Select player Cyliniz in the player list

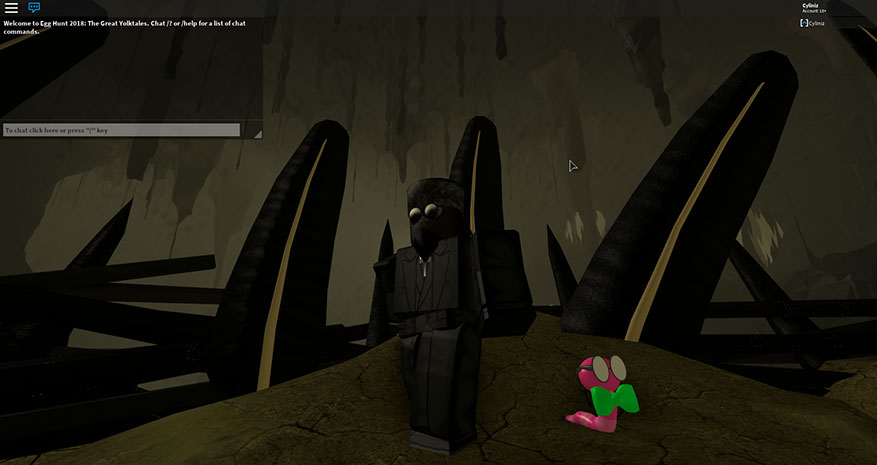coord(817,22)
